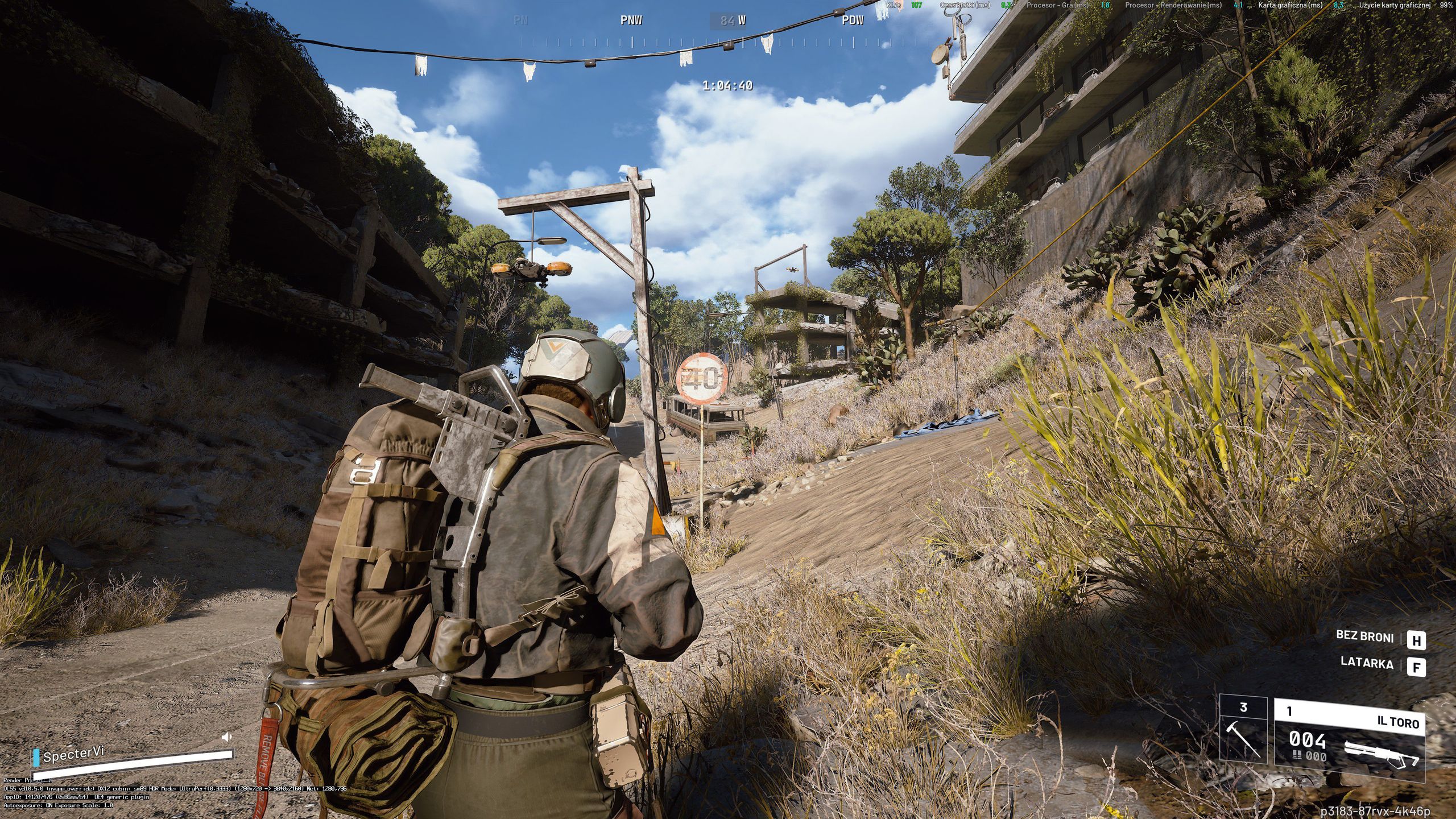This screenshot has height=819, width=1456.
Task: Click the speaker icon above SpecterVi's bar
Action: point(226,737)
